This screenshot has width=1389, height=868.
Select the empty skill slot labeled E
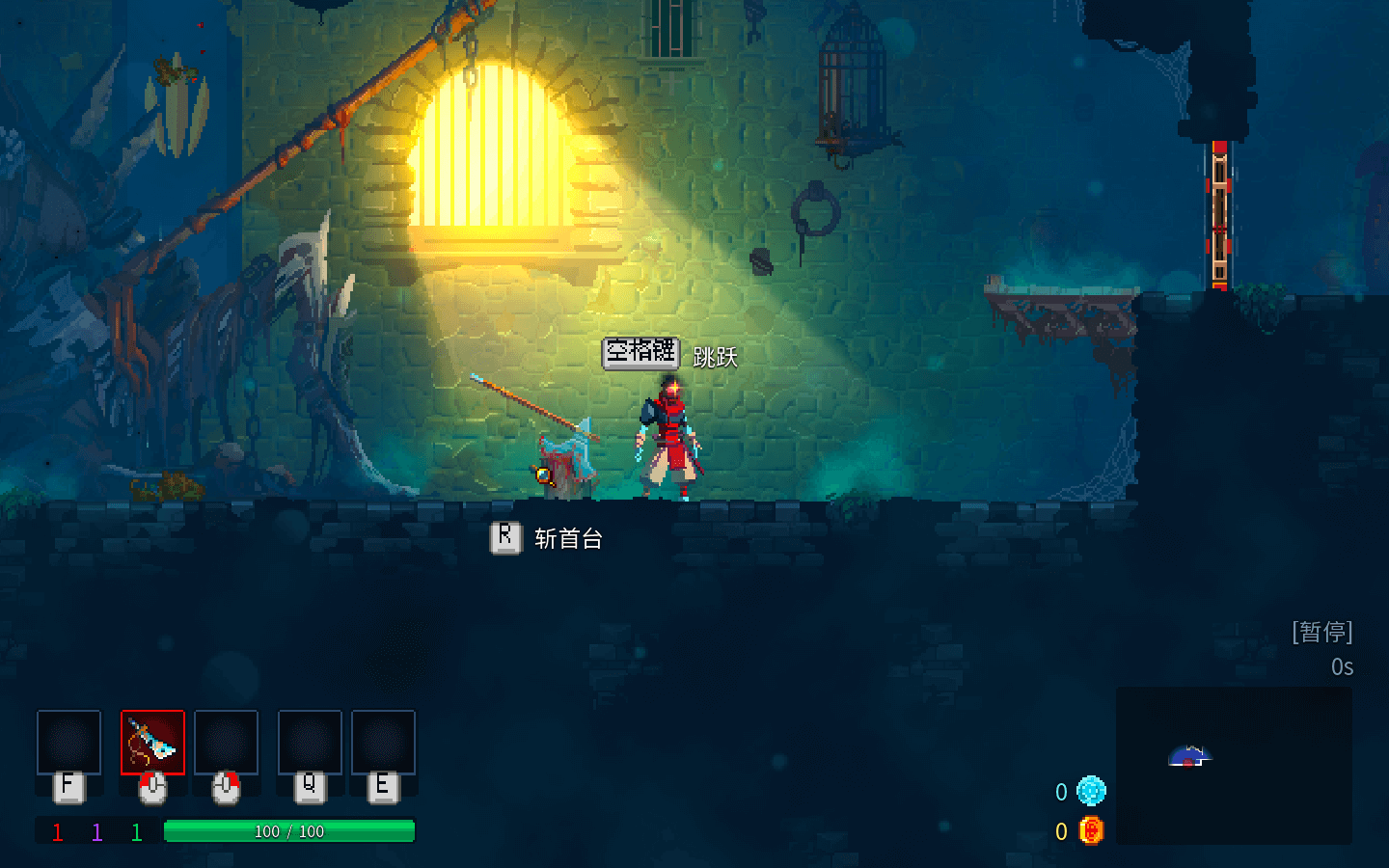(x=383, y=743)
